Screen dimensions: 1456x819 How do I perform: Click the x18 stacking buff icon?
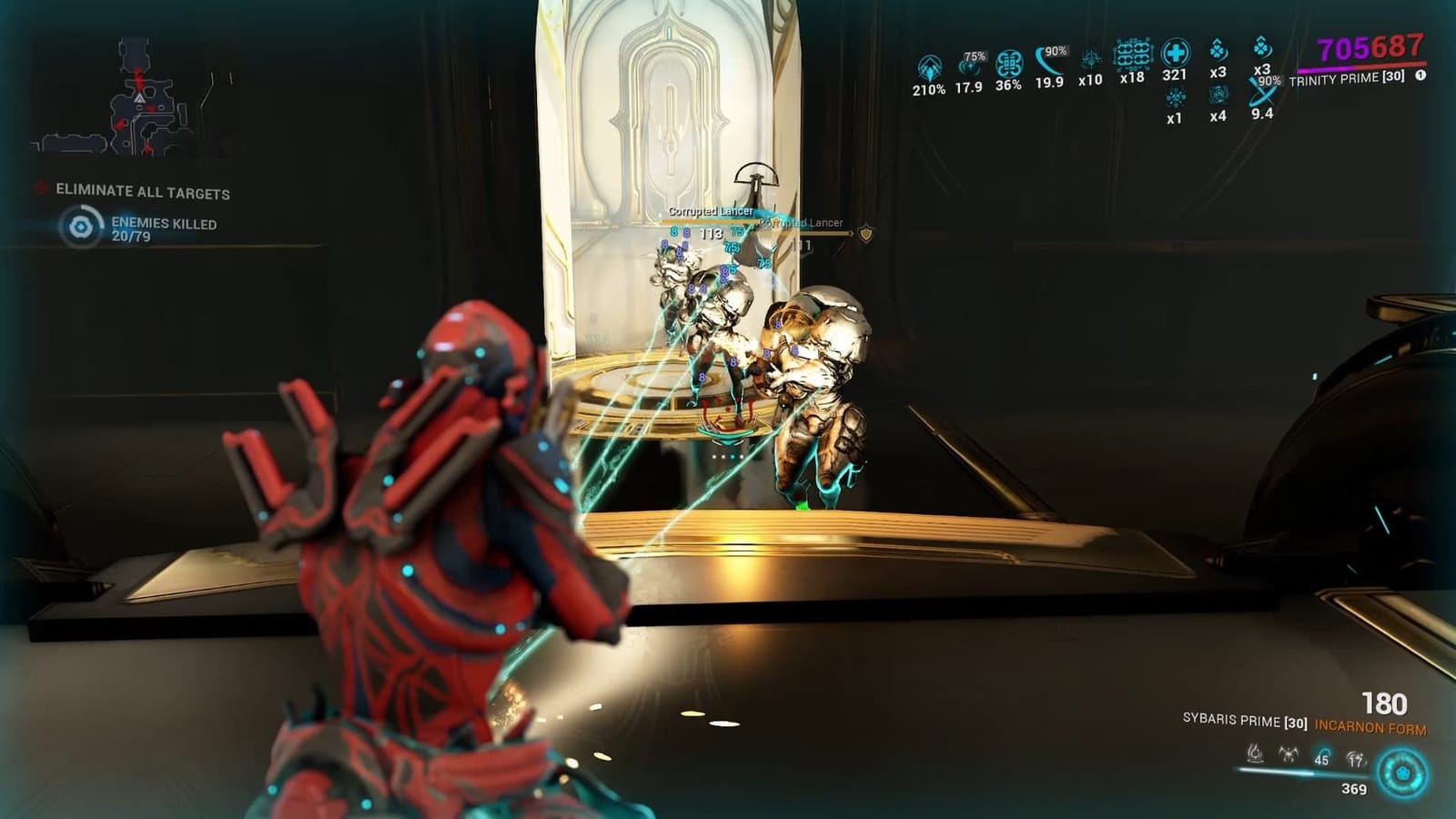(1133, 55)
